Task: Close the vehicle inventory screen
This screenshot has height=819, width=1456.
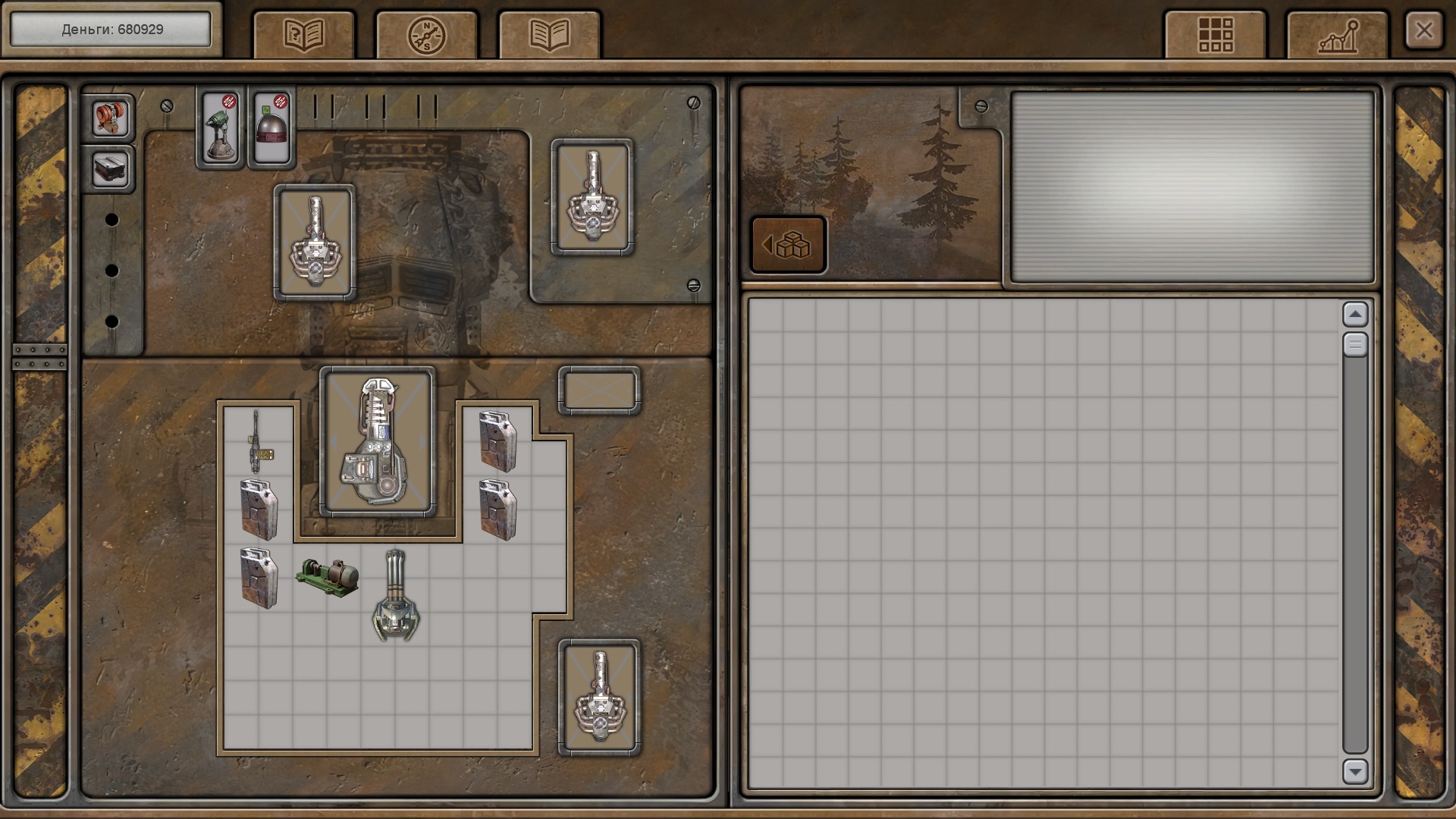Action: point(1423,31)
